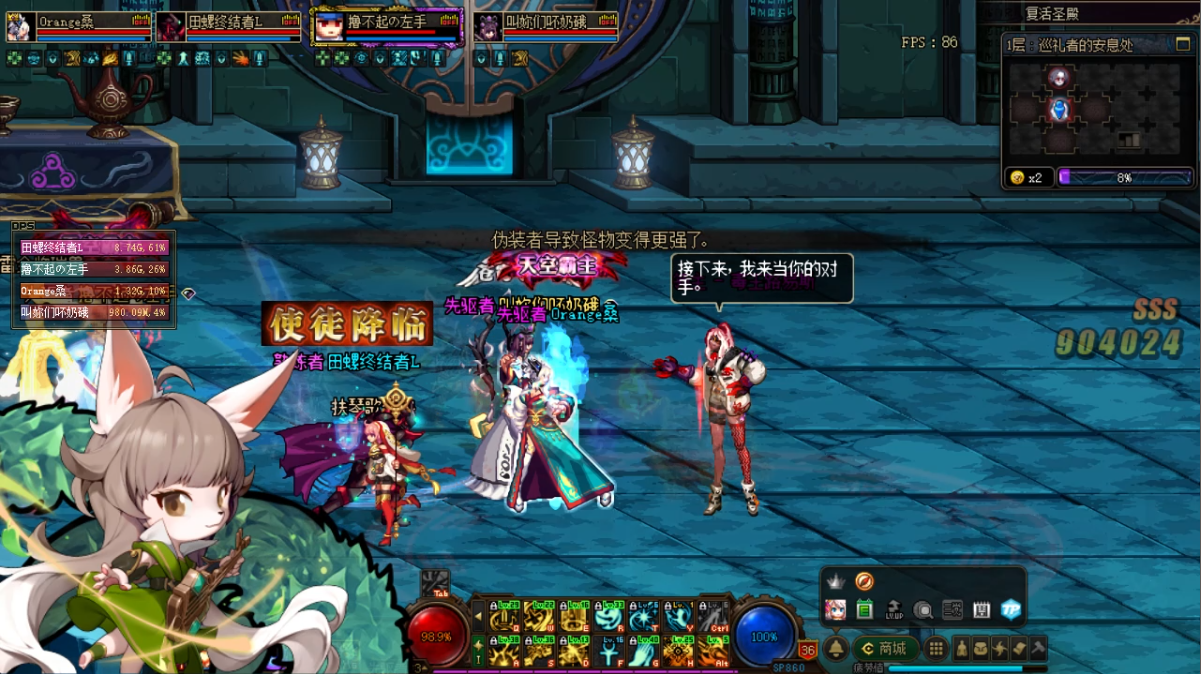Open the grid menu button
The width and height of the screenshot is (1201, 674).
tap(936, 649)
